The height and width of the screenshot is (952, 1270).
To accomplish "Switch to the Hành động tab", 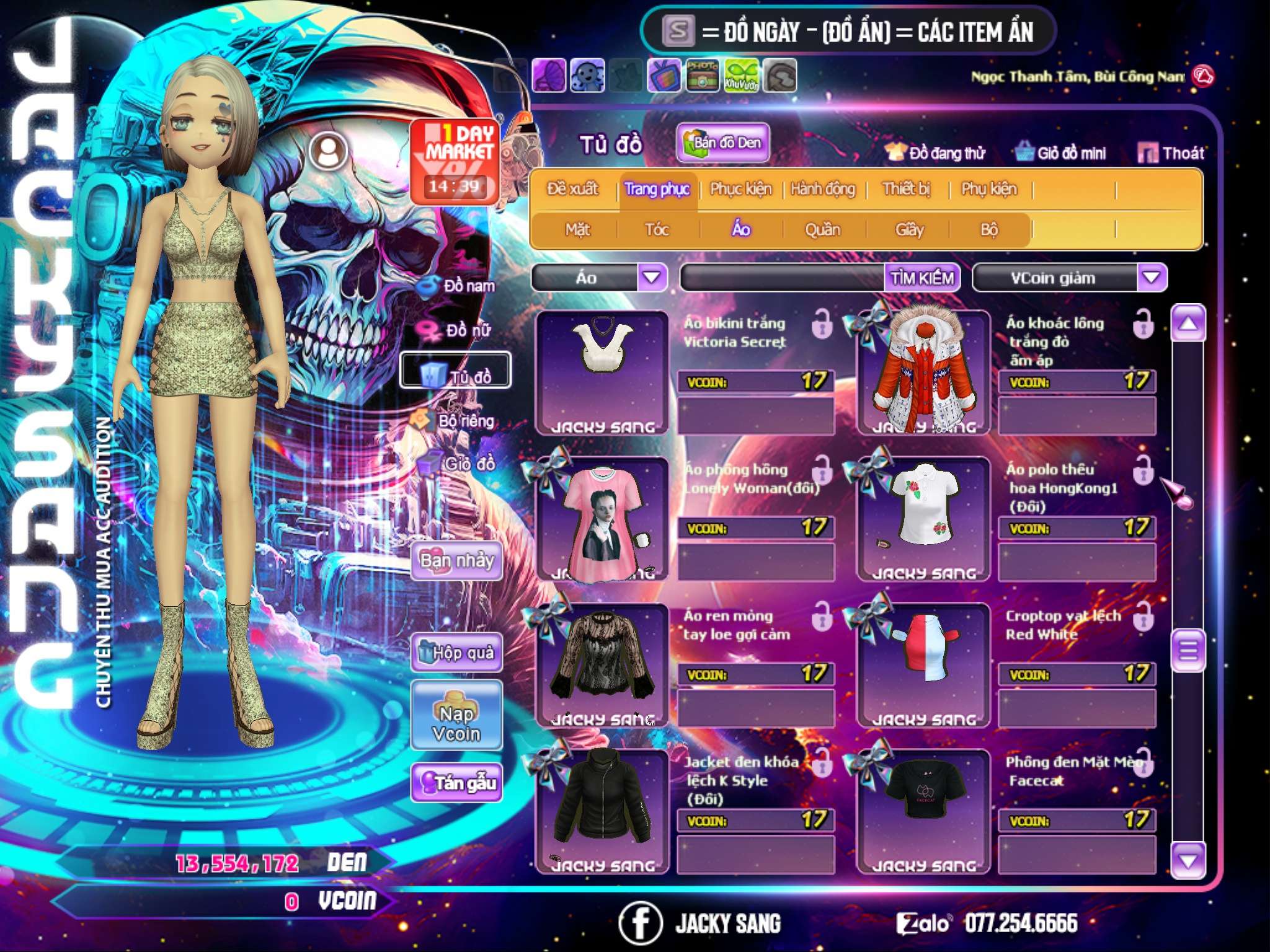I will click(x=822, y=189).
